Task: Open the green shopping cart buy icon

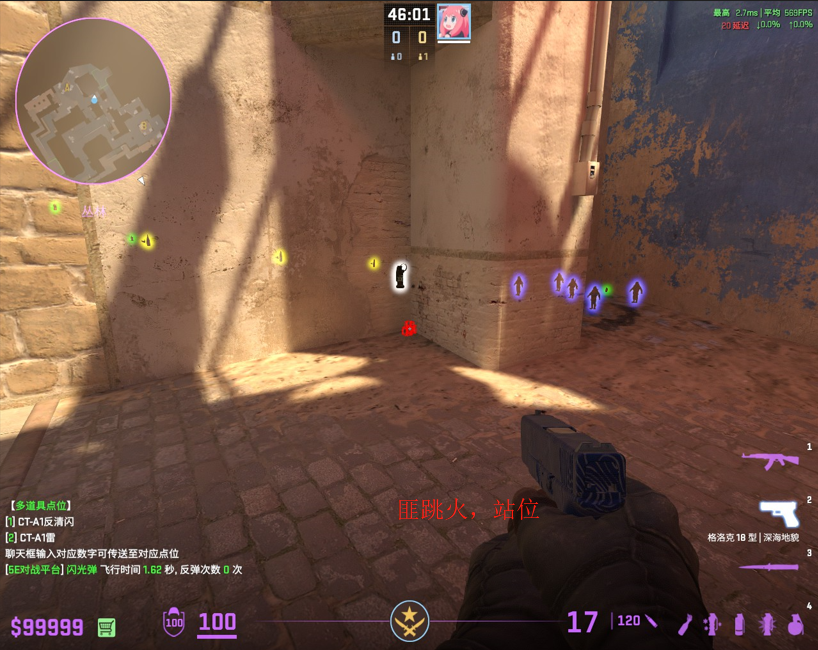Action: 106,627
